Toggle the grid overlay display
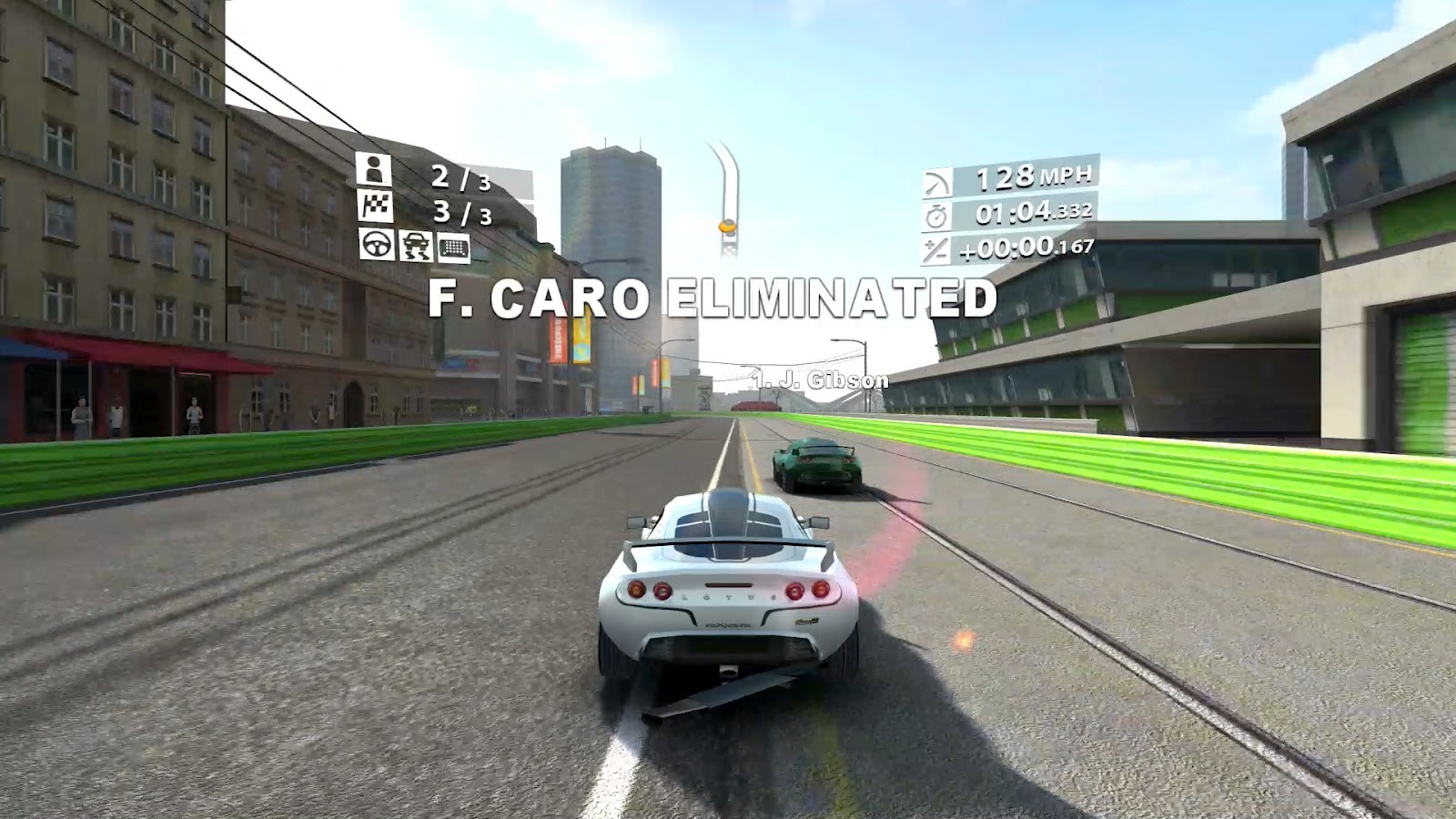 [453, 246]
